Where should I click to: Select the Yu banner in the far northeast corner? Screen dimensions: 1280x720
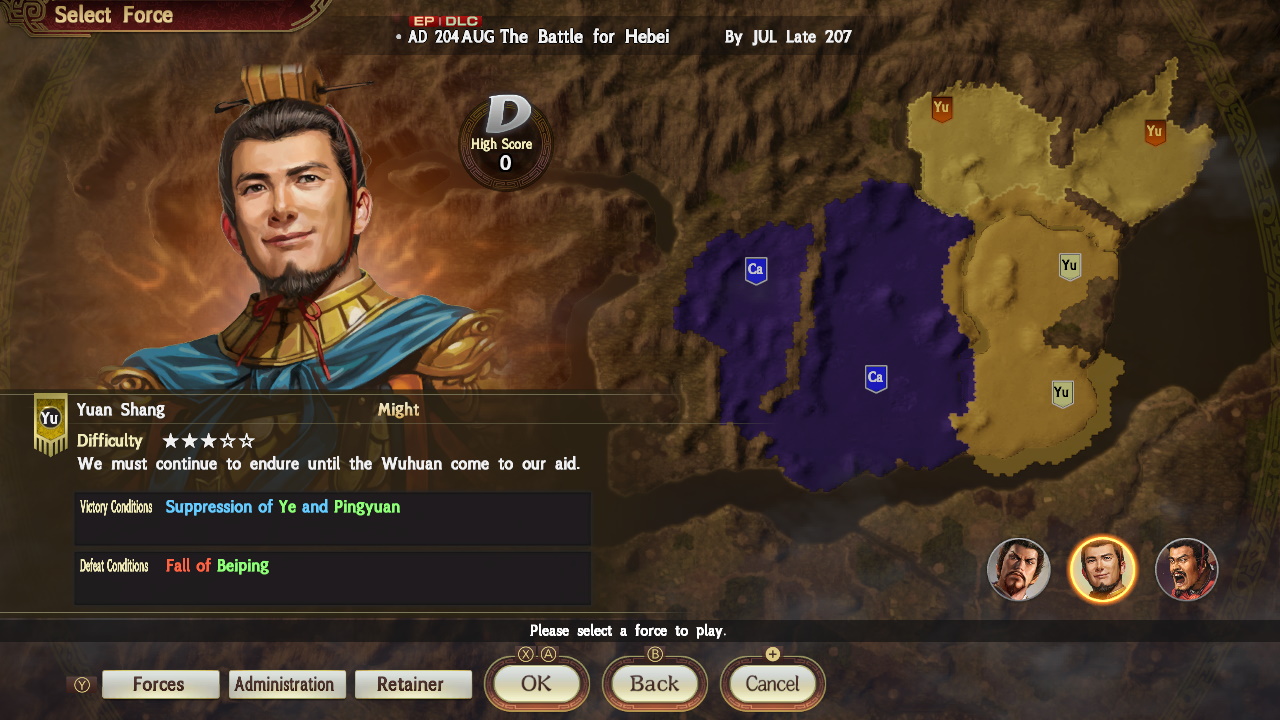(1156, 129)
